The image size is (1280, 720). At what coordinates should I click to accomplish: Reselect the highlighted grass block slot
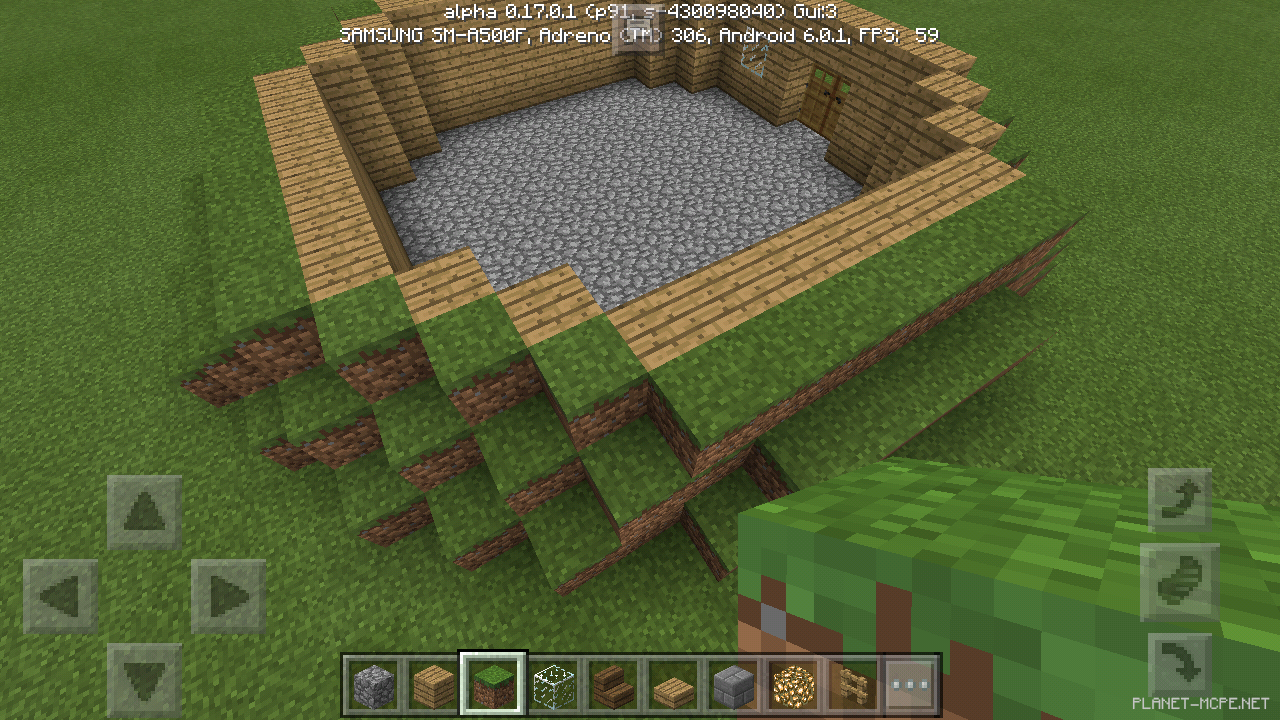tap(494, 685)
